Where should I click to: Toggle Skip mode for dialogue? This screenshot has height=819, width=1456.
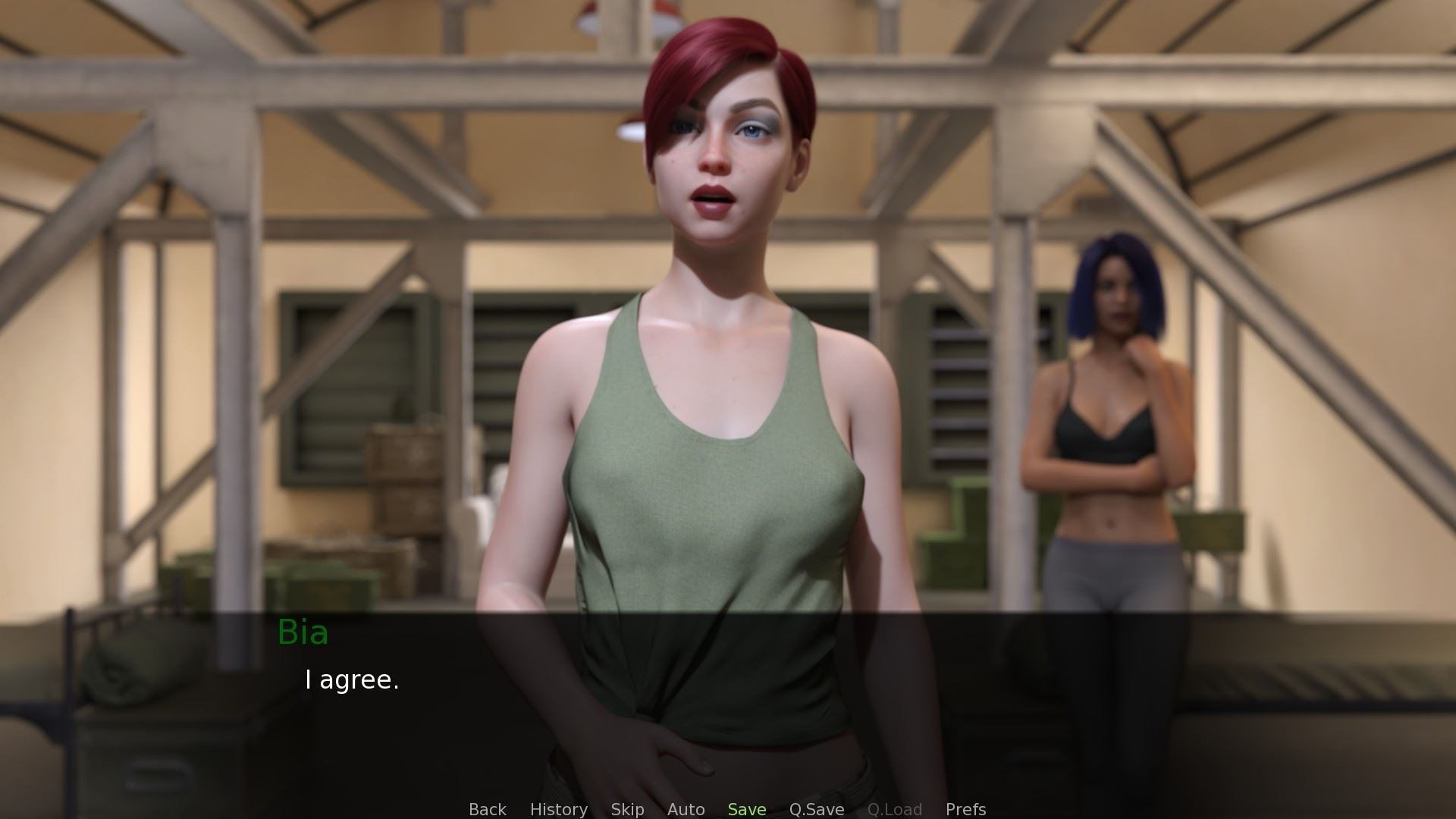627,809
